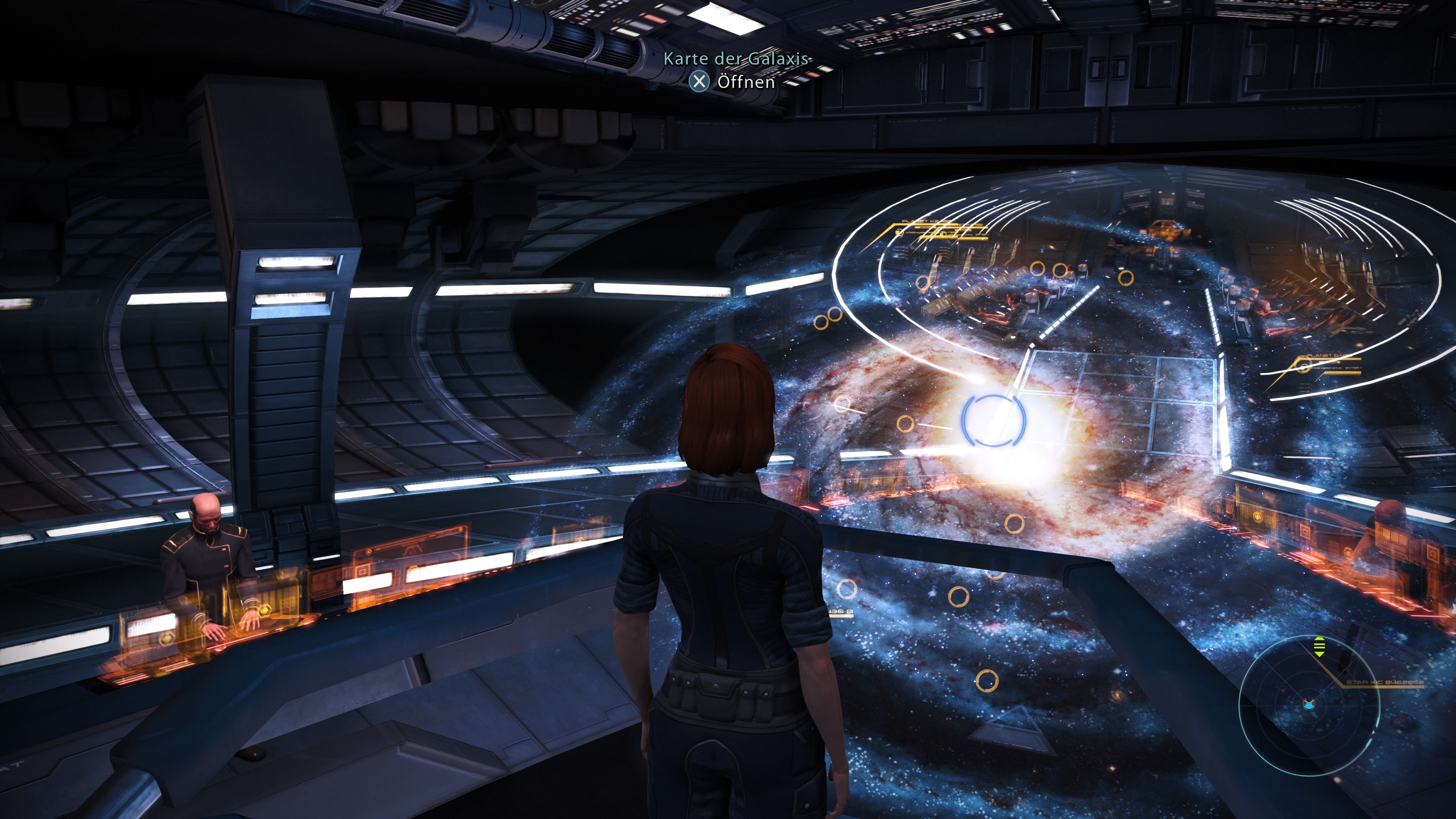Toggle the green chevron stack above the minimap
This screenshot has width=1456, height=819.
pos(1319,646)
